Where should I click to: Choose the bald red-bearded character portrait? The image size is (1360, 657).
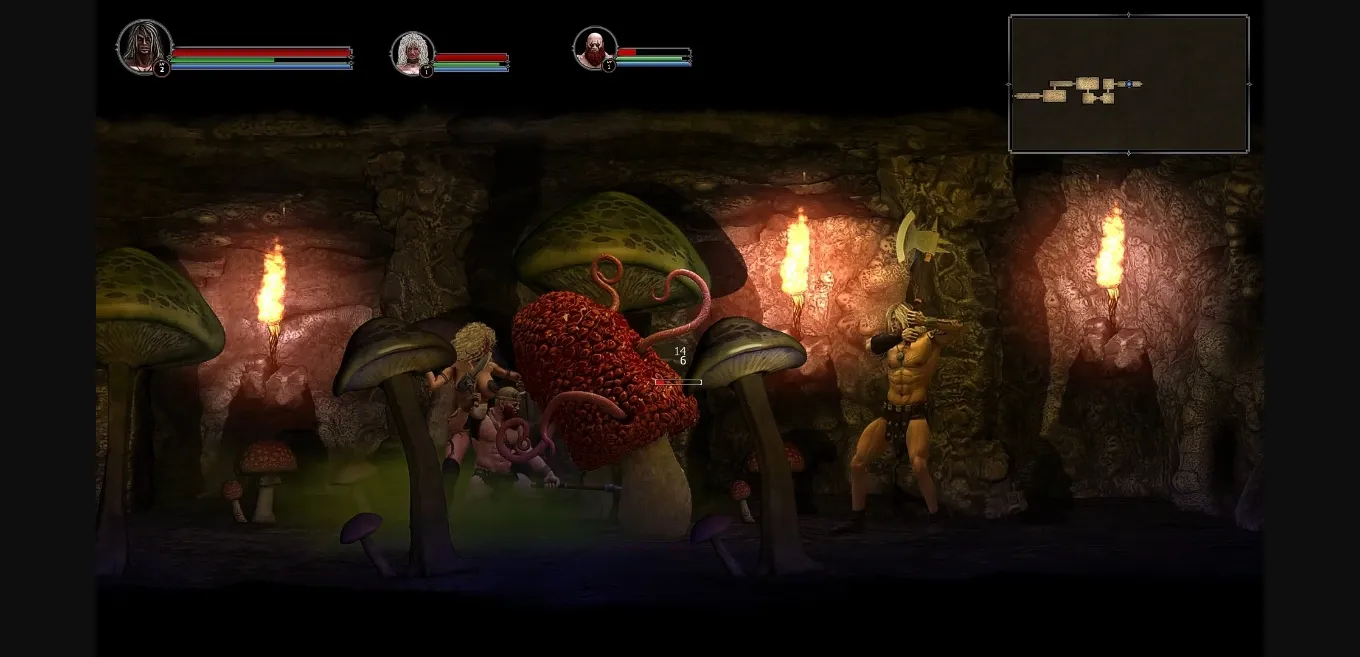(x=594, y=47)
